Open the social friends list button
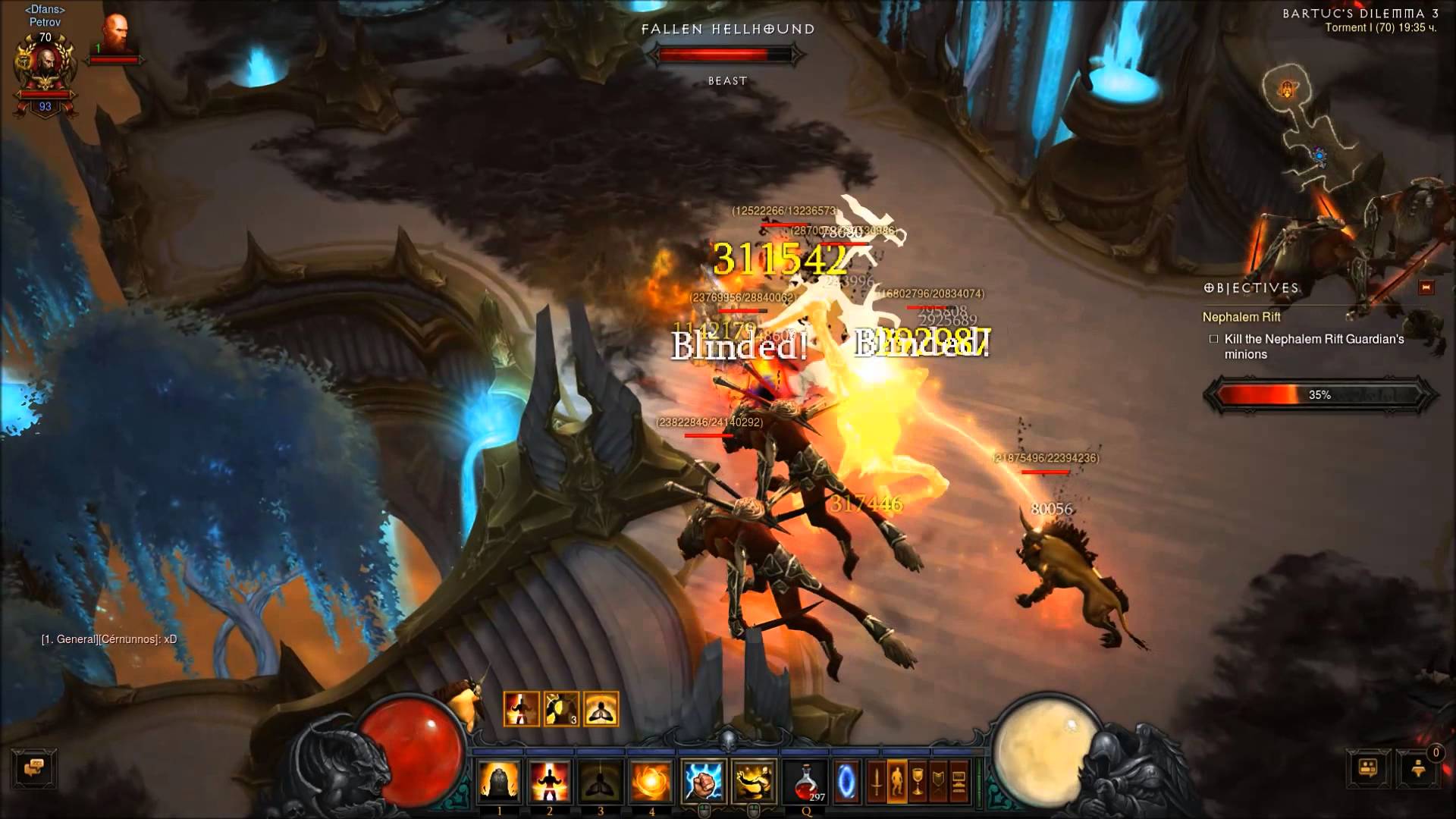This screenshot has height=819, width=1456. (x=1368, y=769)
